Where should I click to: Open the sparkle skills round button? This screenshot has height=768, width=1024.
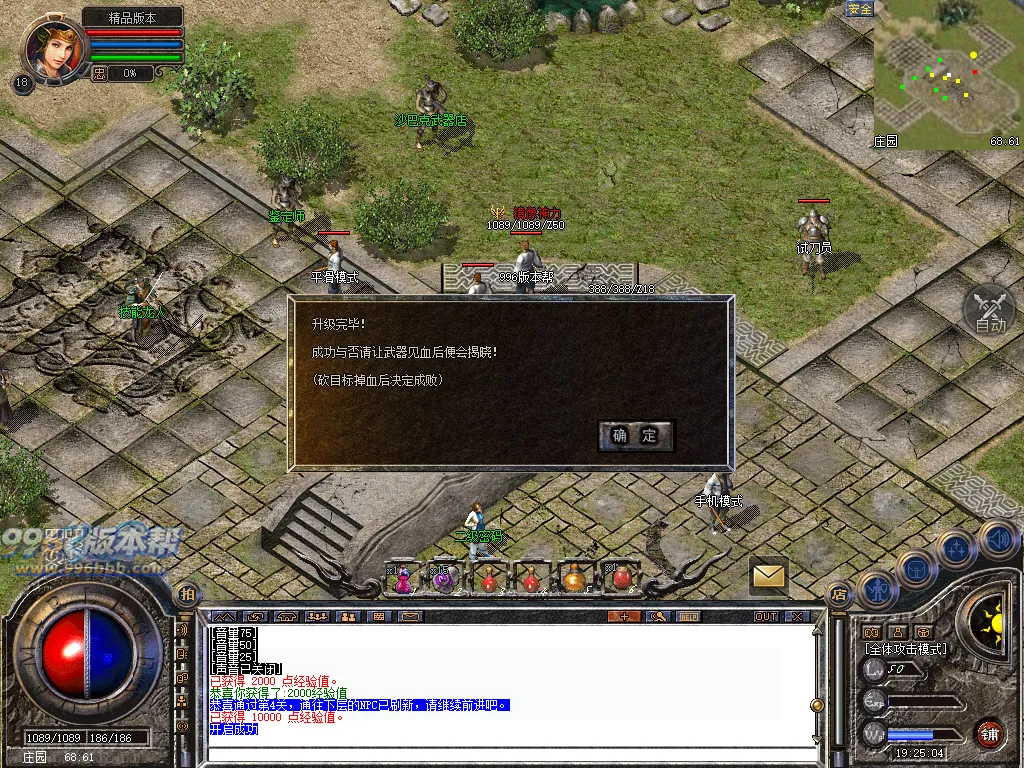(957, 548)
